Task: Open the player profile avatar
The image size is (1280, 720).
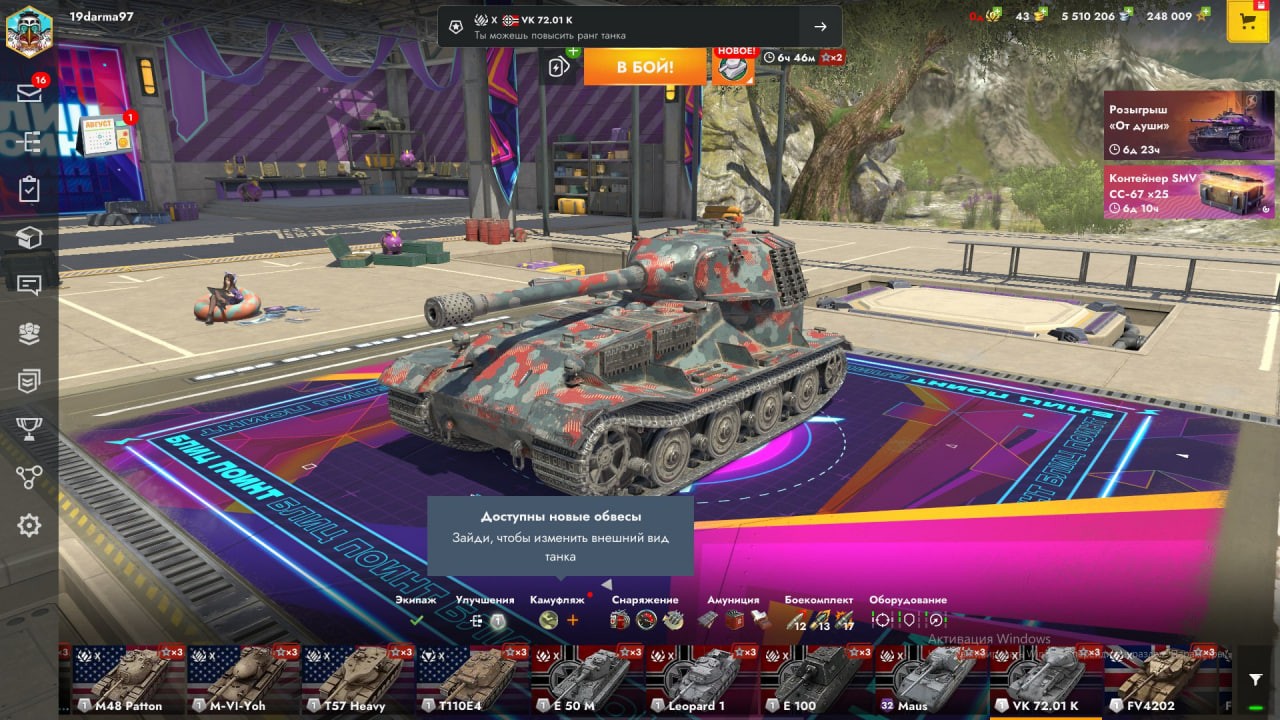Action: click(x=29, y=32)
